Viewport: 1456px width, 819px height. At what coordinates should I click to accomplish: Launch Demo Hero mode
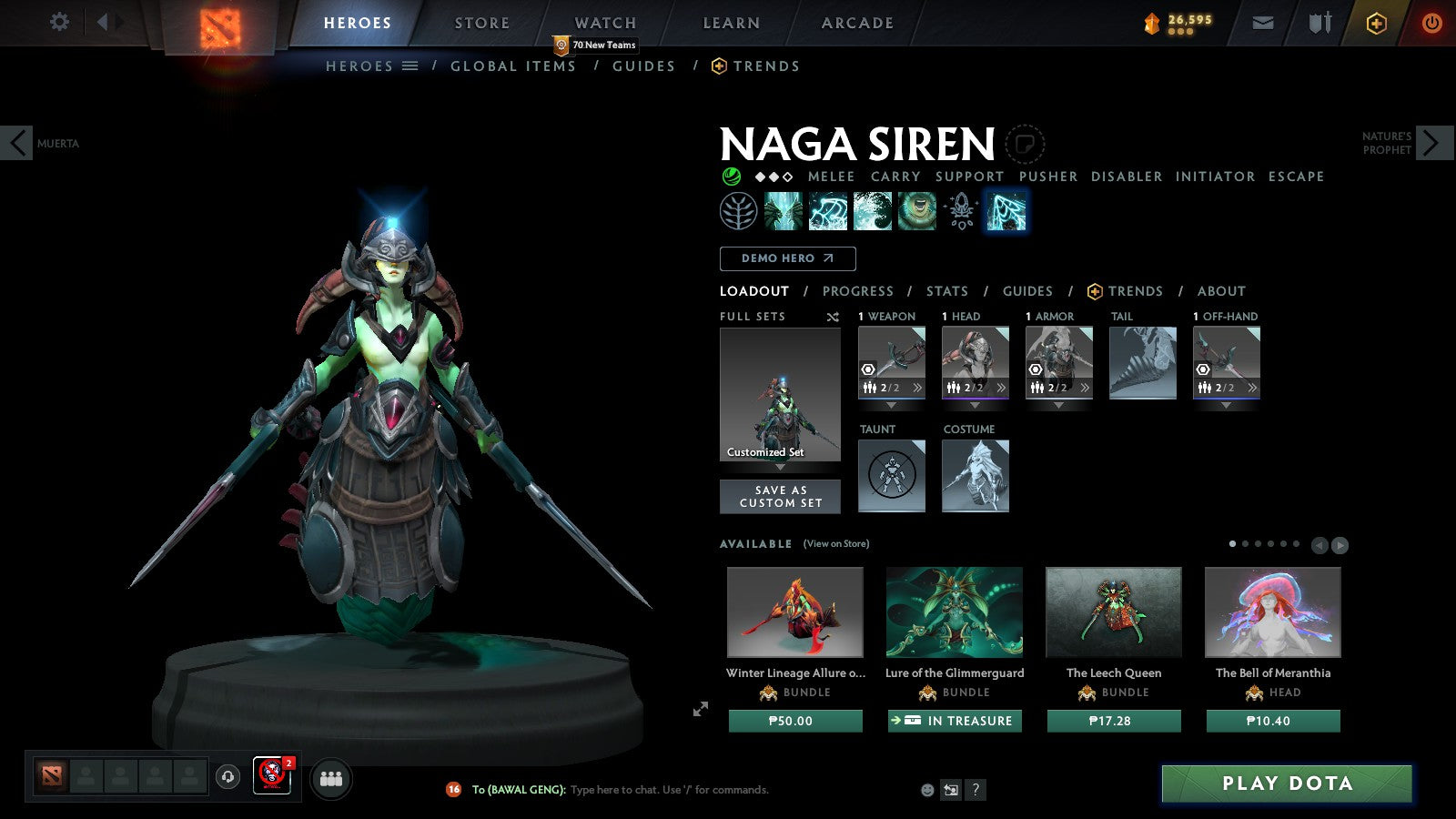pos(787,258)
